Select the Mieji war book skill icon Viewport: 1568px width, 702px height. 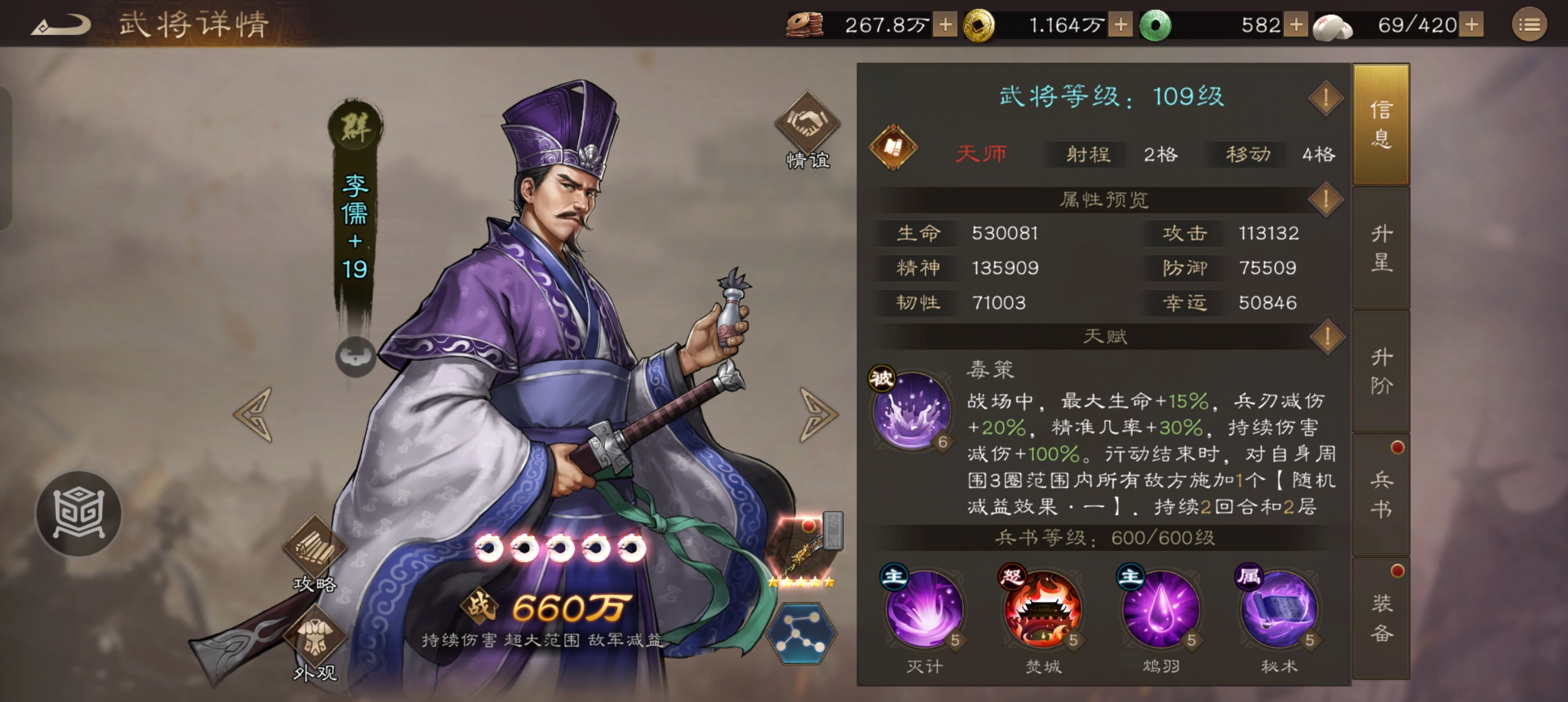[x=926, y=612]
